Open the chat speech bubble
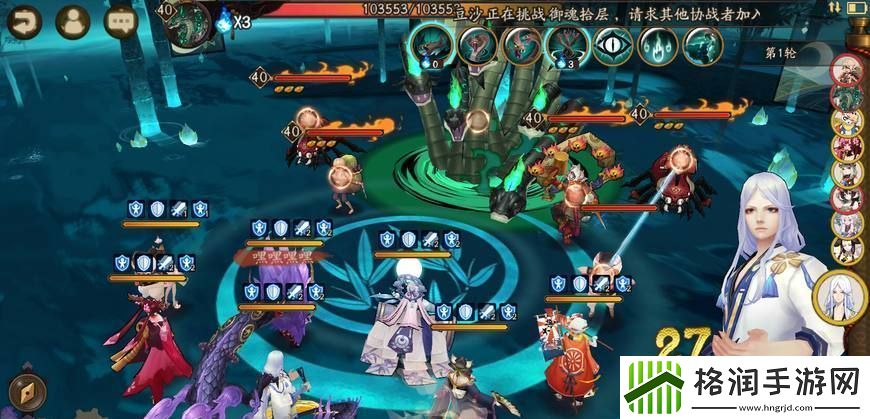 (122, 20)
